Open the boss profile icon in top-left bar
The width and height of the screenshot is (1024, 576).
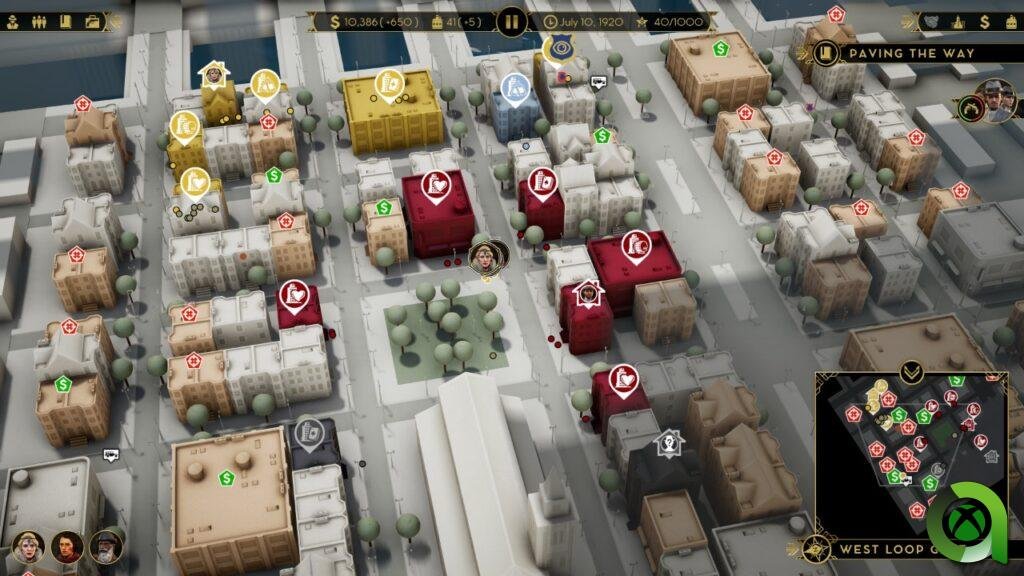pyautogui.click(x=13, y=21)
